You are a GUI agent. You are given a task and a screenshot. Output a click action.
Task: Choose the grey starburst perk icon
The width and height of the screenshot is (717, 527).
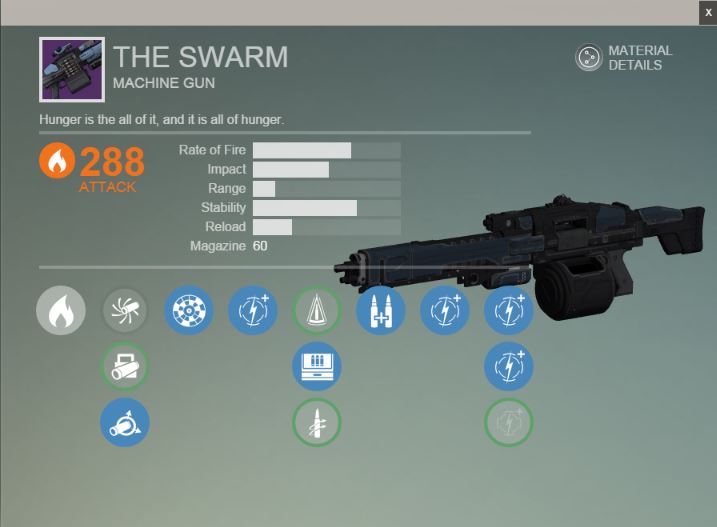[125, 310]
